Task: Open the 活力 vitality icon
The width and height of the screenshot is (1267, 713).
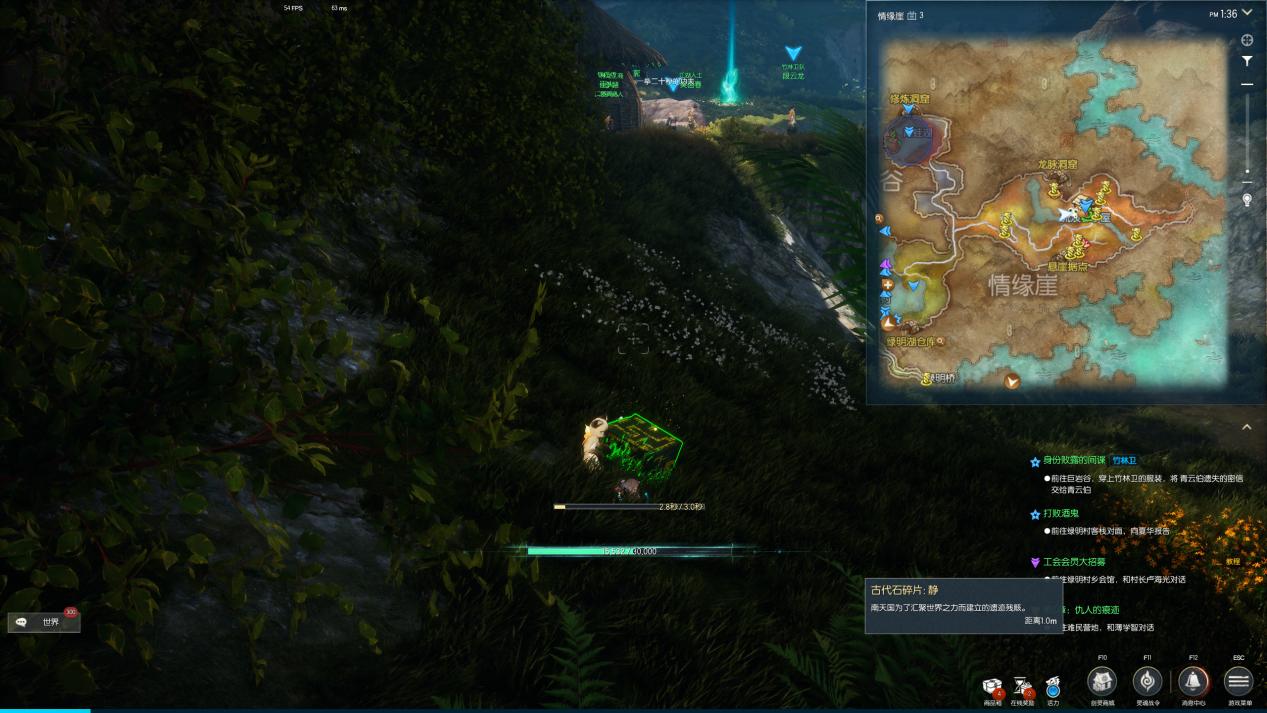Action: coord(1053,687)
